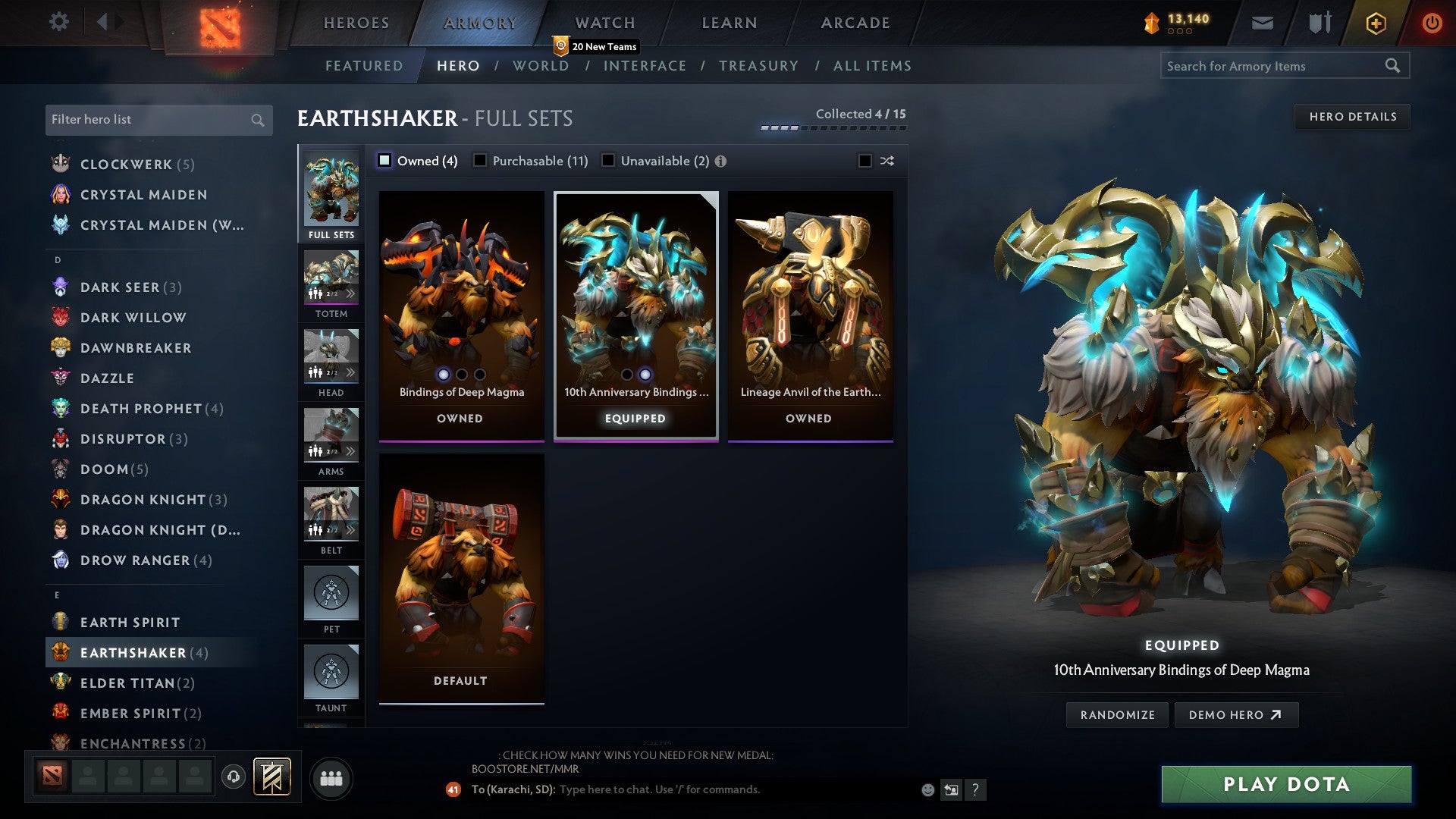Select the Bindings of Deep Magma set thumbnail
This screenshot has width=1456, height=819.
click(460, 303)
